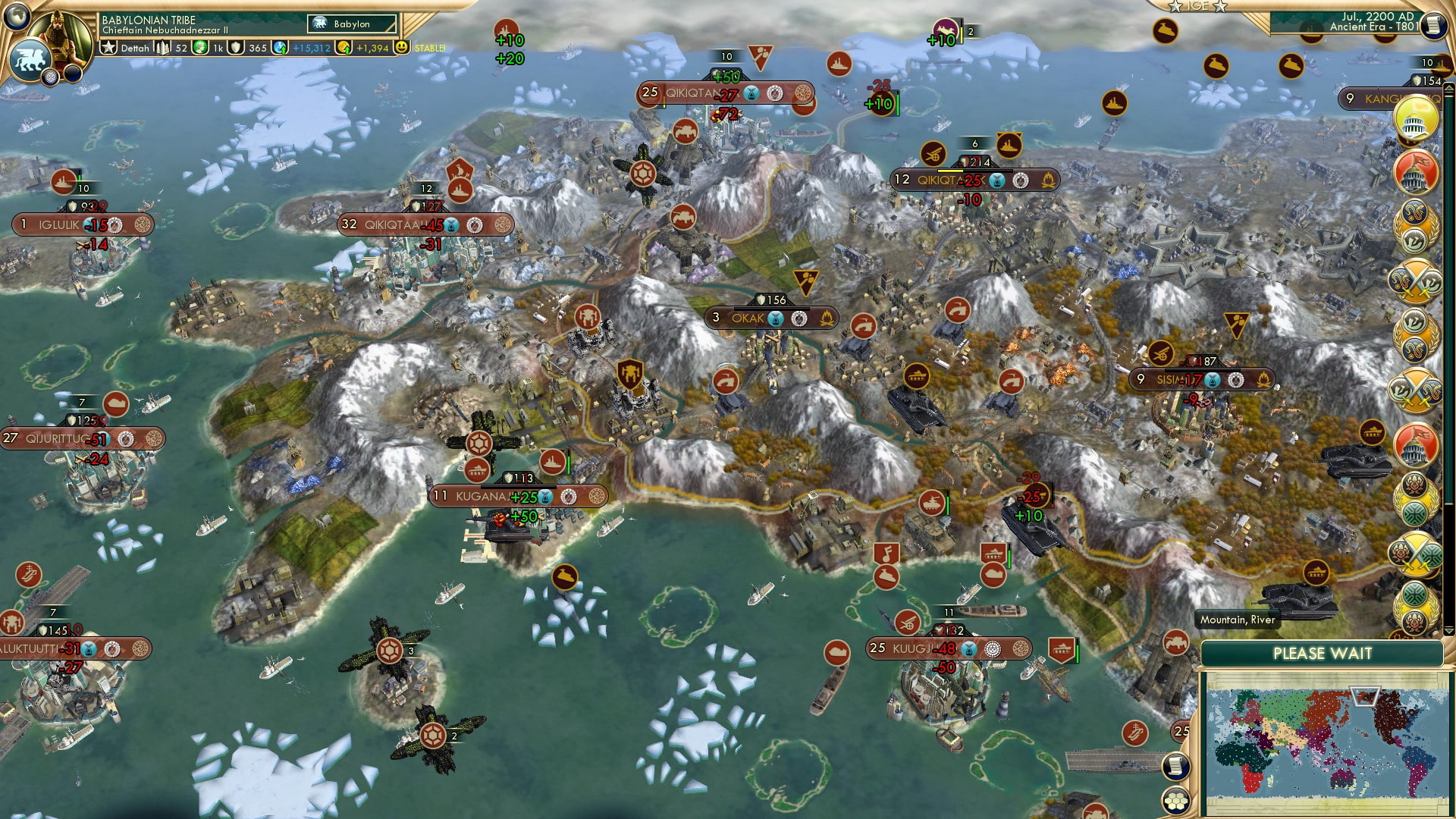Toggle the notification log scroll above the hex icon

click(1175, 764)
